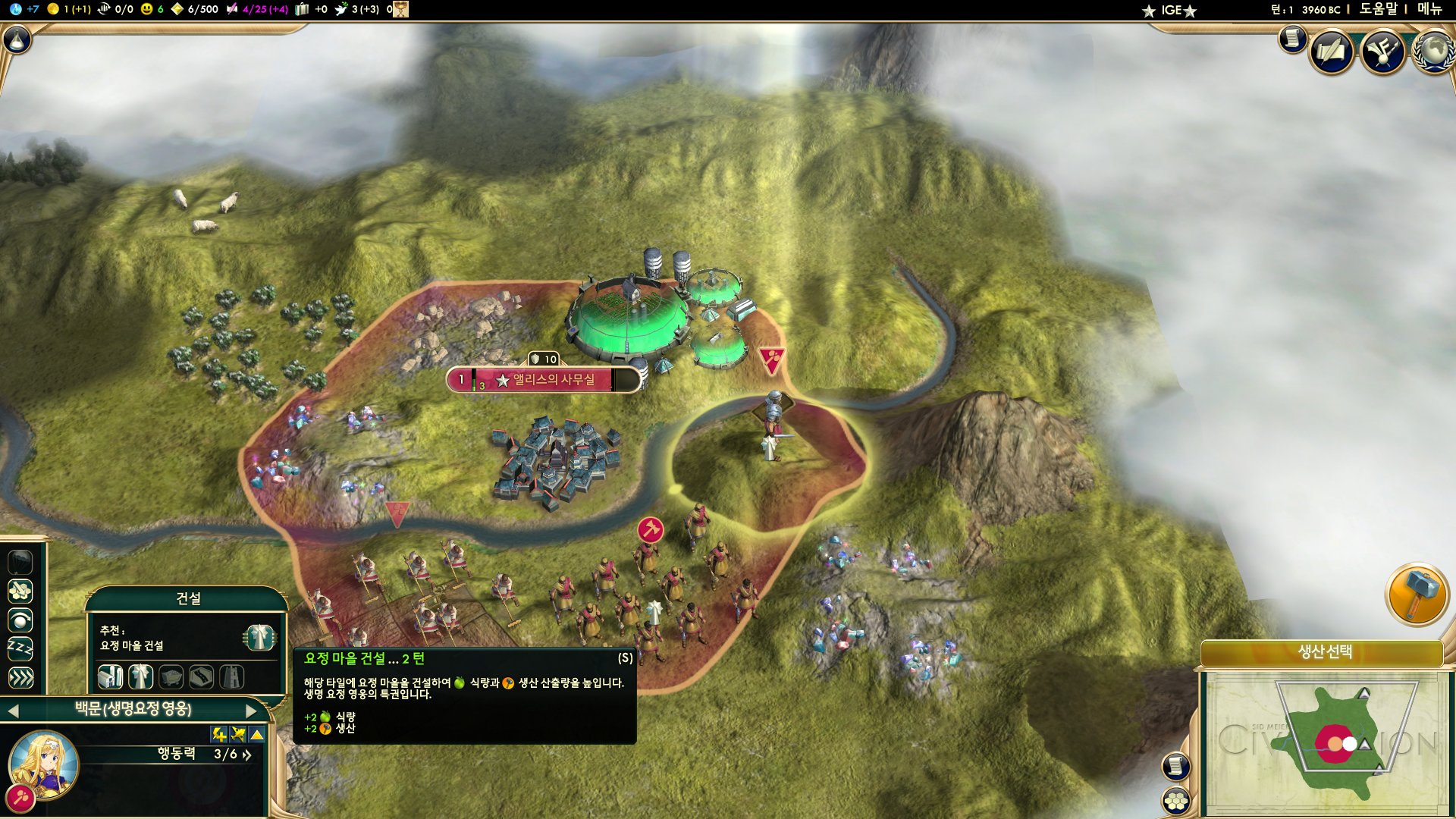Select the next unit with right arrow
Screen dimensions: 1456x819
[x=252, y=711]
